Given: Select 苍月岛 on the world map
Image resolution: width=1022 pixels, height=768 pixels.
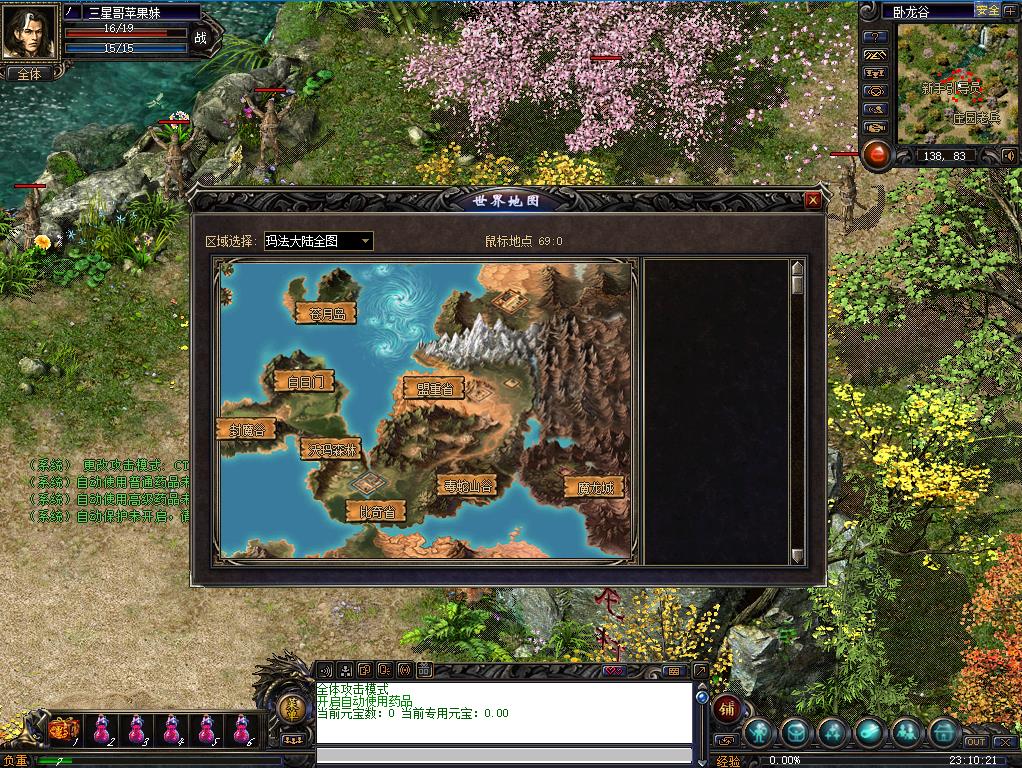Looking at the screenshot, I should coord(326,314).
